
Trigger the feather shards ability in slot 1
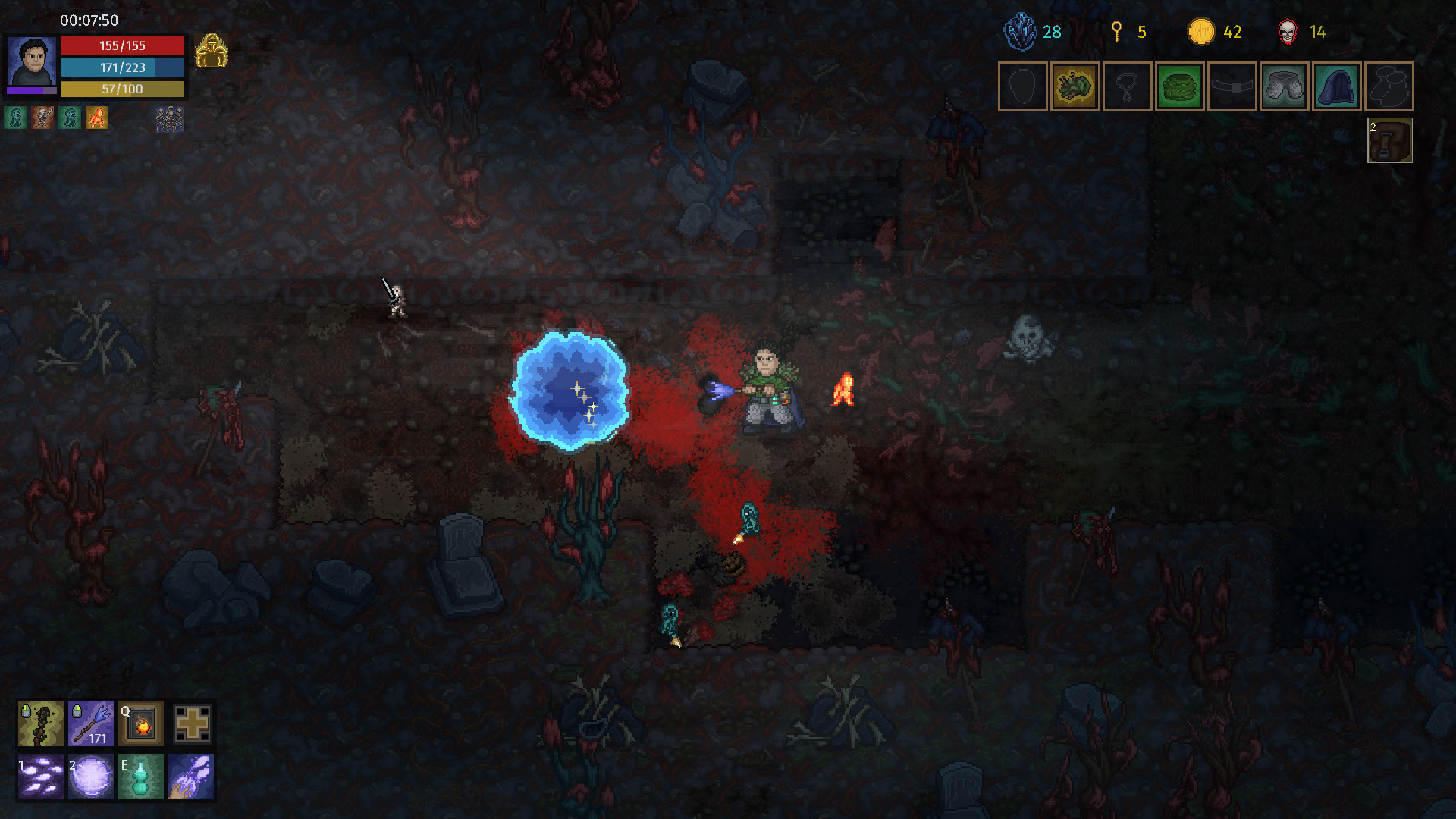[x=40, y=776]
